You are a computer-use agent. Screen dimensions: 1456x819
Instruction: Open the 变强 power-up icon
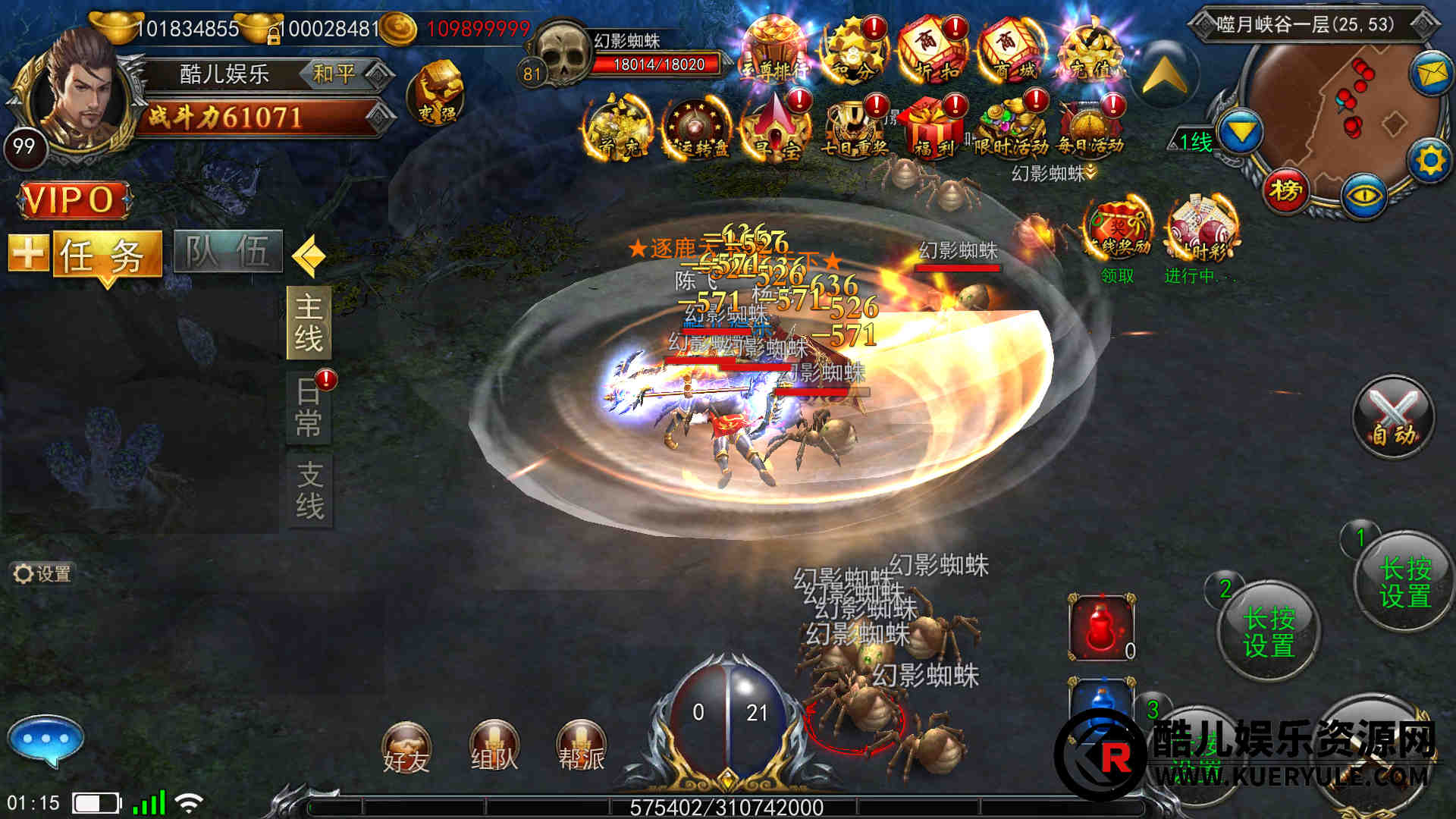pos(437,93)
